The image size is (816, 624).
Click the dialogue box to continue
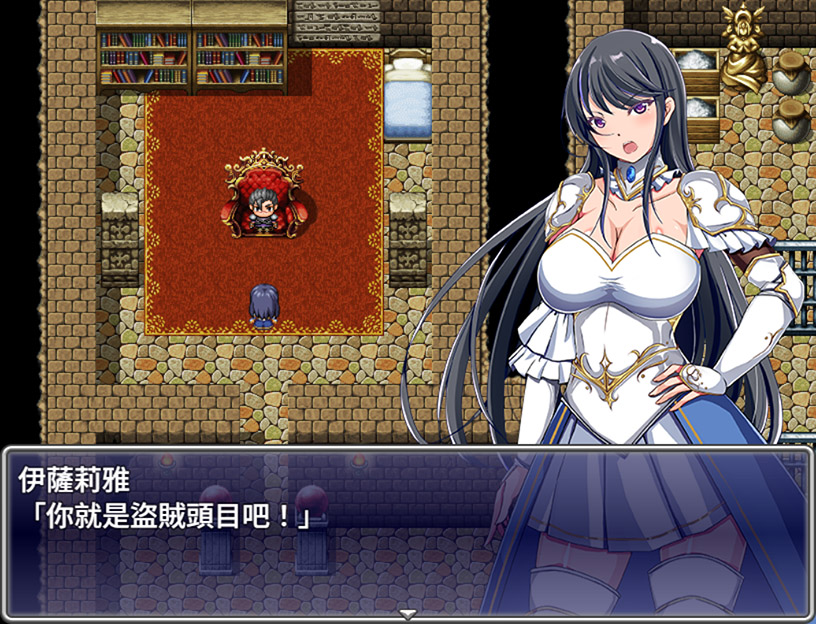click(x=300, y=540)
